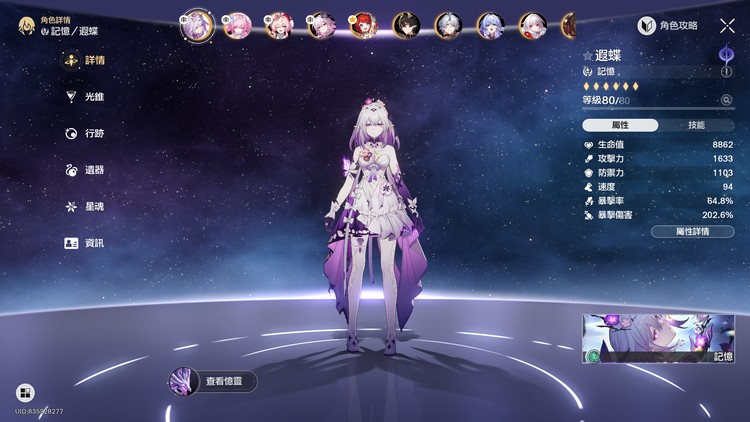
Task: Click the square grid icon above the UID
Action: pyautogui.click(x=25, y=393)
